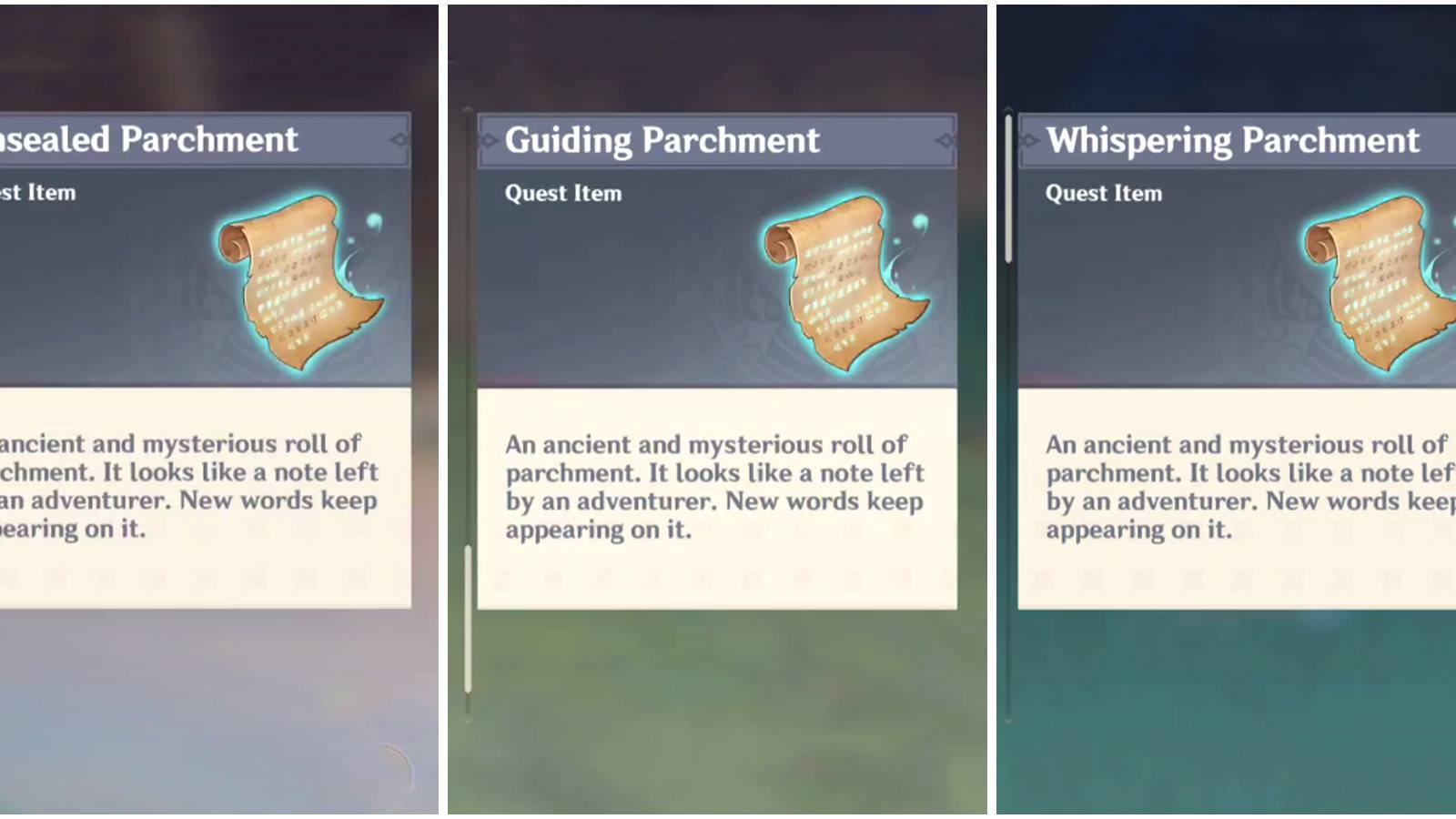
Task: Click the Guiding Parchment description paragraph
Action: 714,487
